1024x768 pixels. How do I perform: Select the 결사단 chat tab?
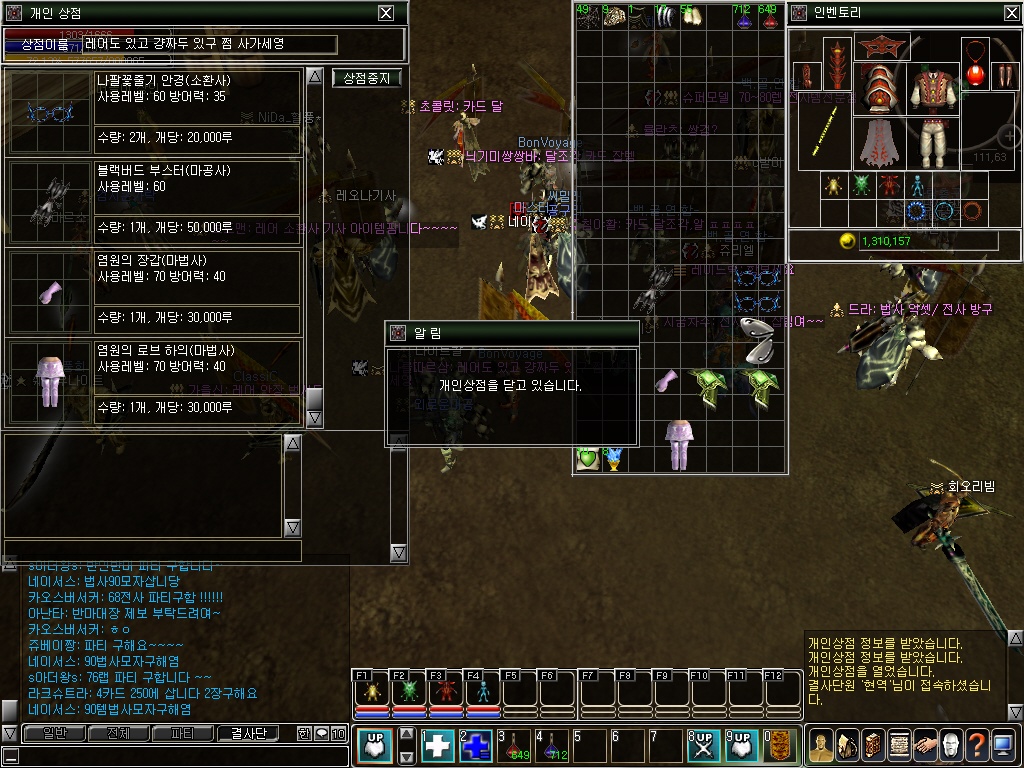click(x=248, y=733)
